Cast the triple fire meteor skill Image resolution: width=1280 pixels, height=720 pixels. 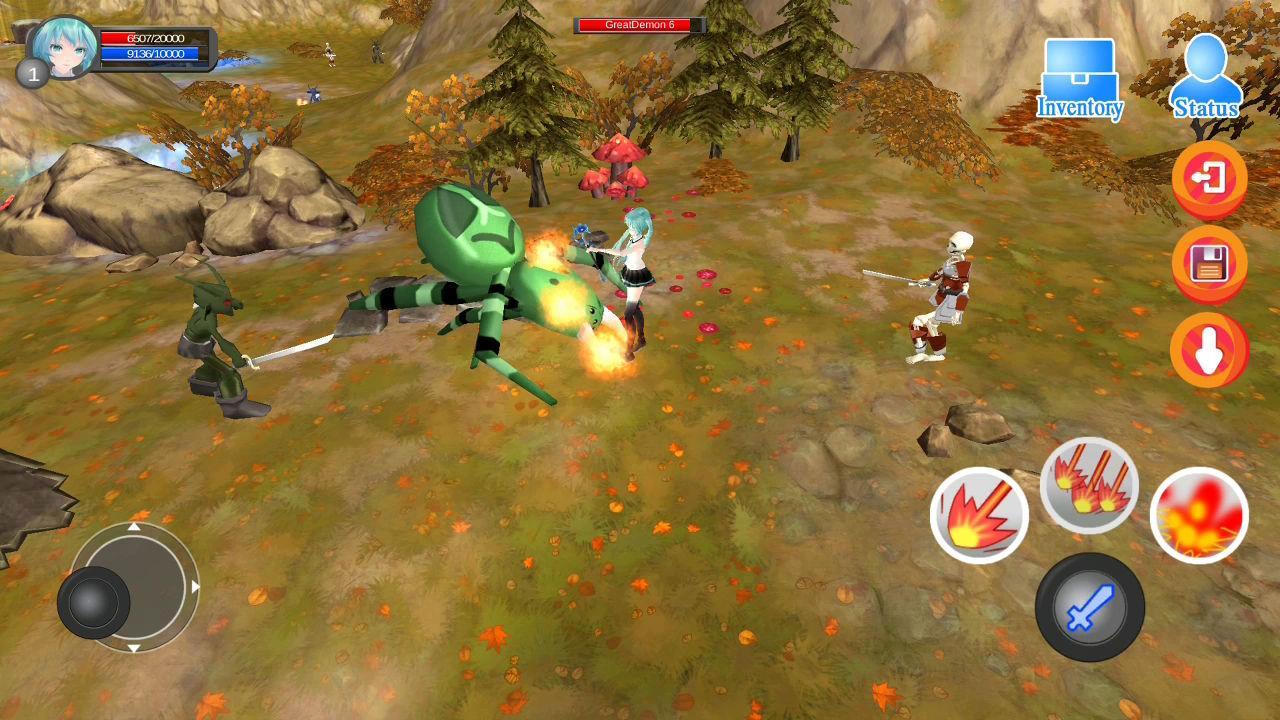[1089, 485]
